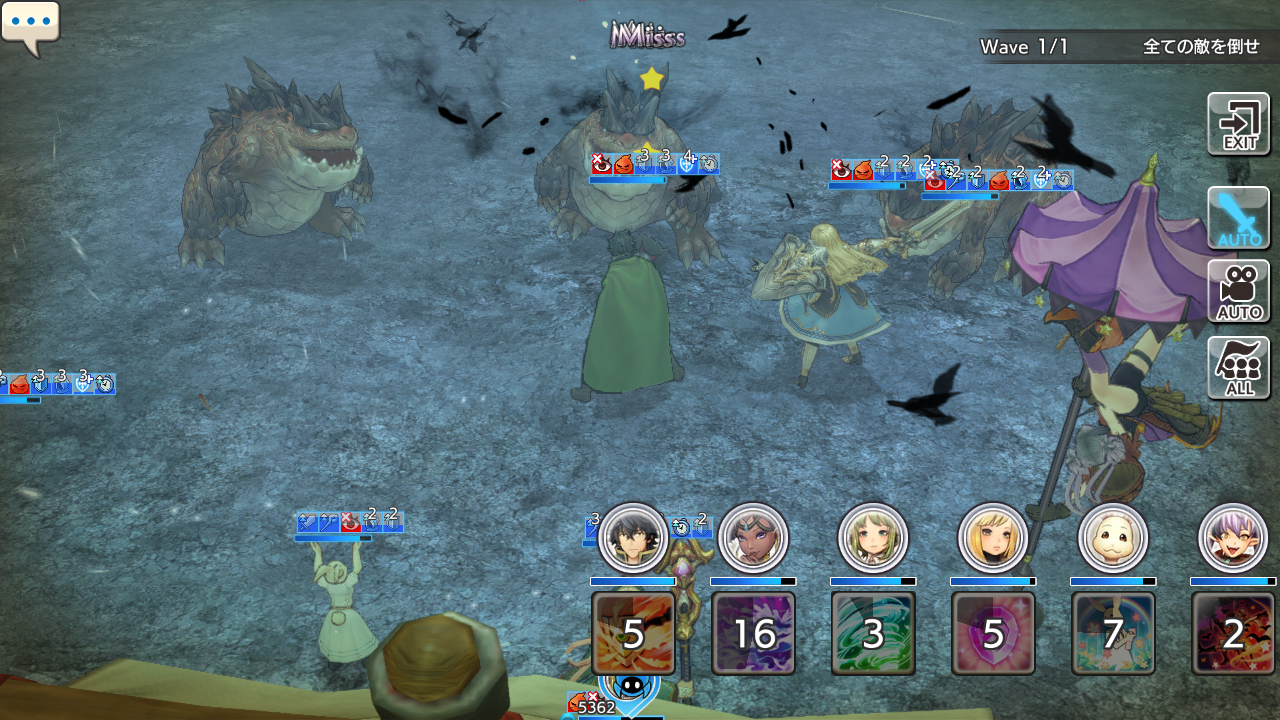Select the ALL party flag button

tap(1238, 368)
